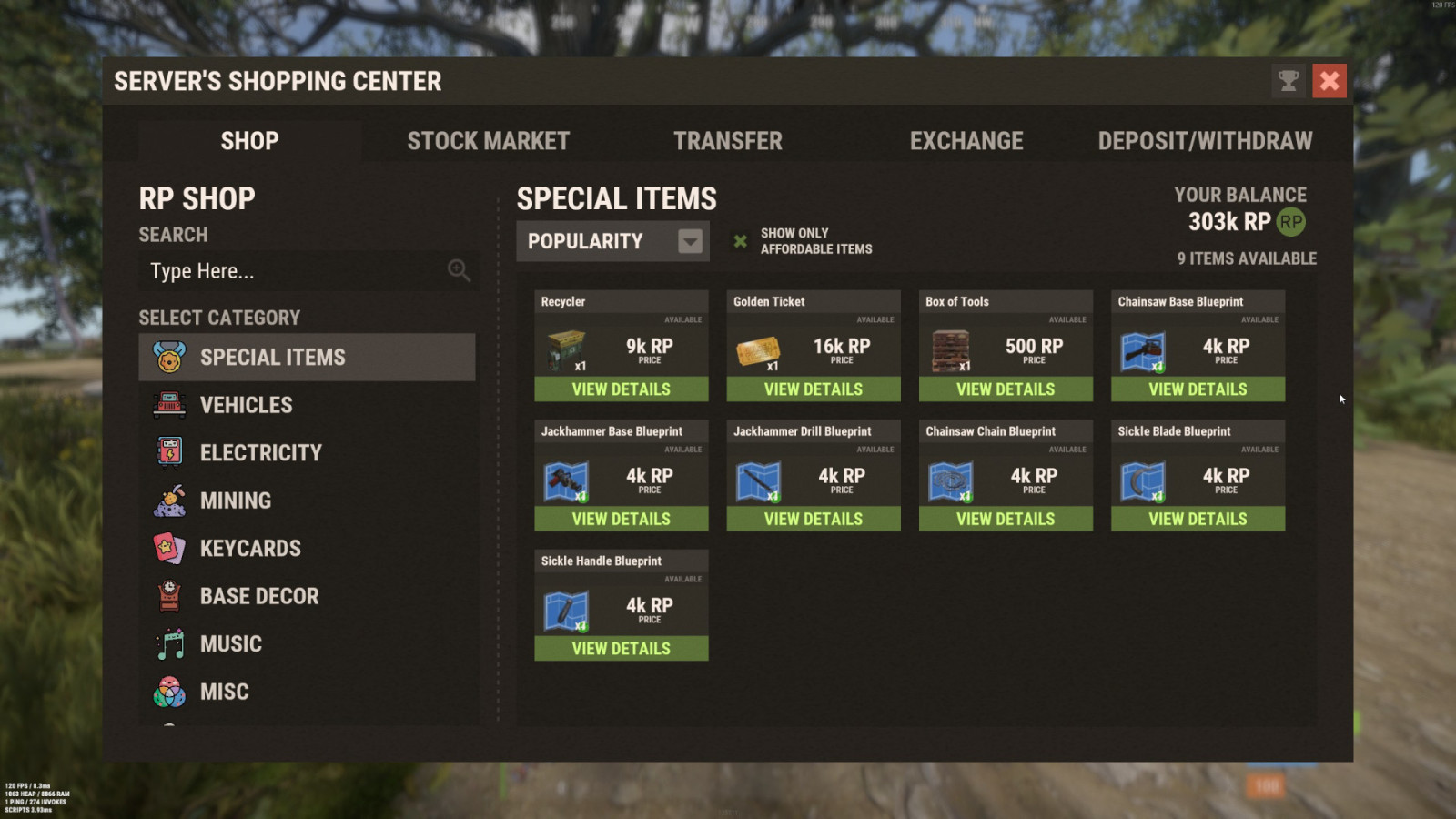Click the Special Items badge icon
Viewport: 1456px width, 819px height.
[x=167, y=357]
